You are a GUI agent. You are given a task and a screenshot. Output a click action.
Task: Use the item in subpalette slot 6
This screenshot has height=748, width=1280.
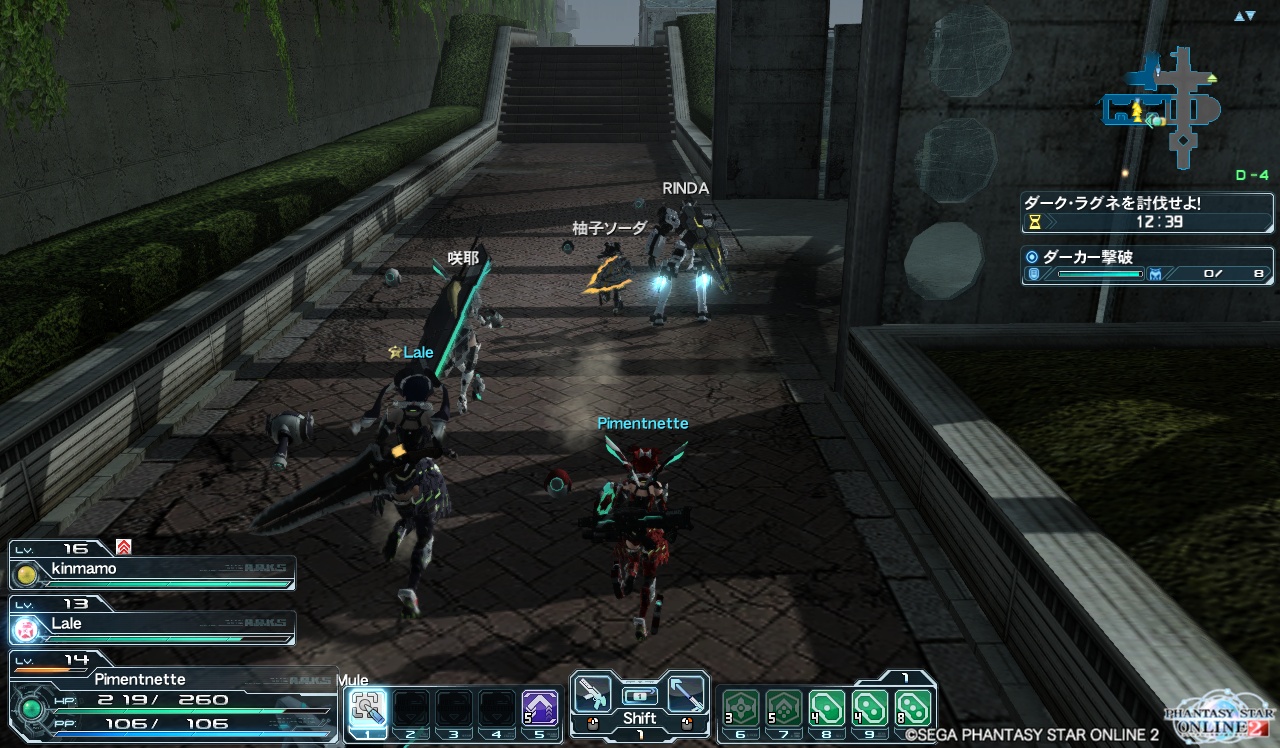(741, 709)
